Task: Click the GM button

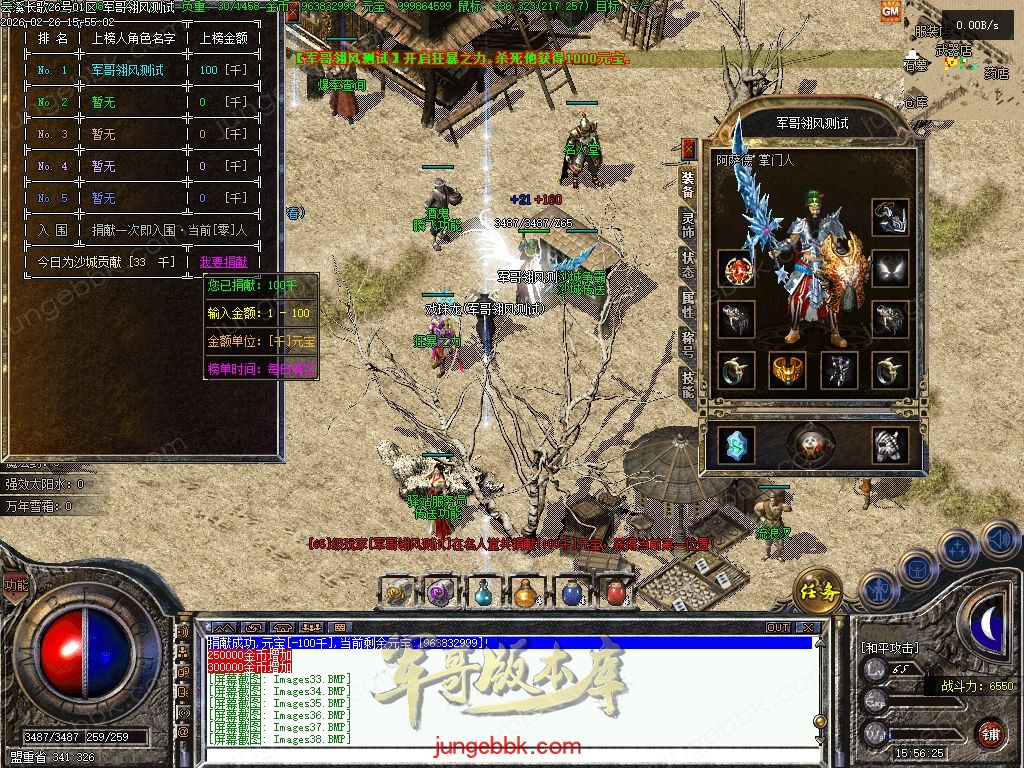Action: pyautogui.click(x=890, y=11)
